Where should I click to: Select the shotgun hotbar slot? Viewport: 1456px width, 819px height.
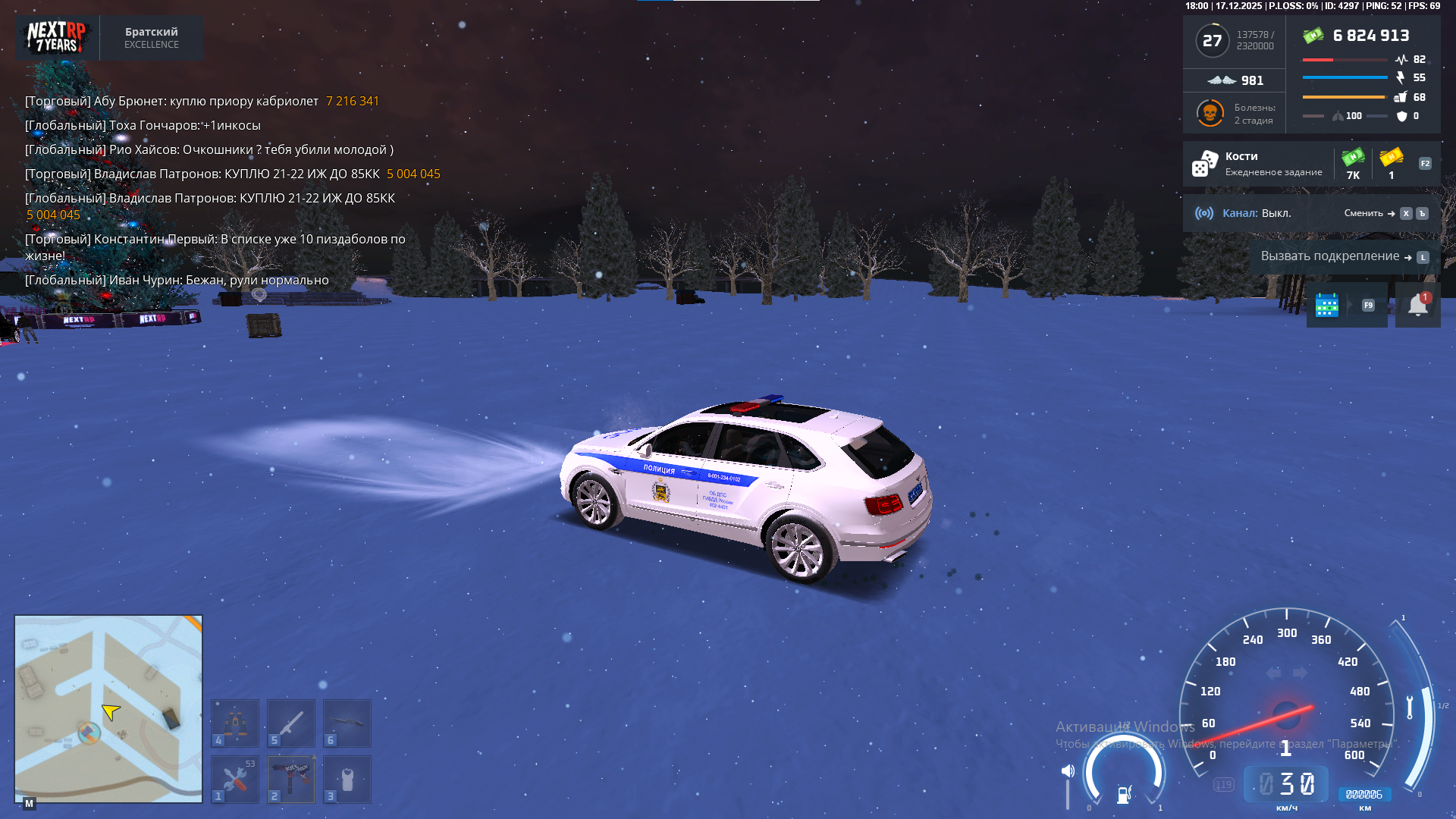pyautogui.click(x=347, y=723)
